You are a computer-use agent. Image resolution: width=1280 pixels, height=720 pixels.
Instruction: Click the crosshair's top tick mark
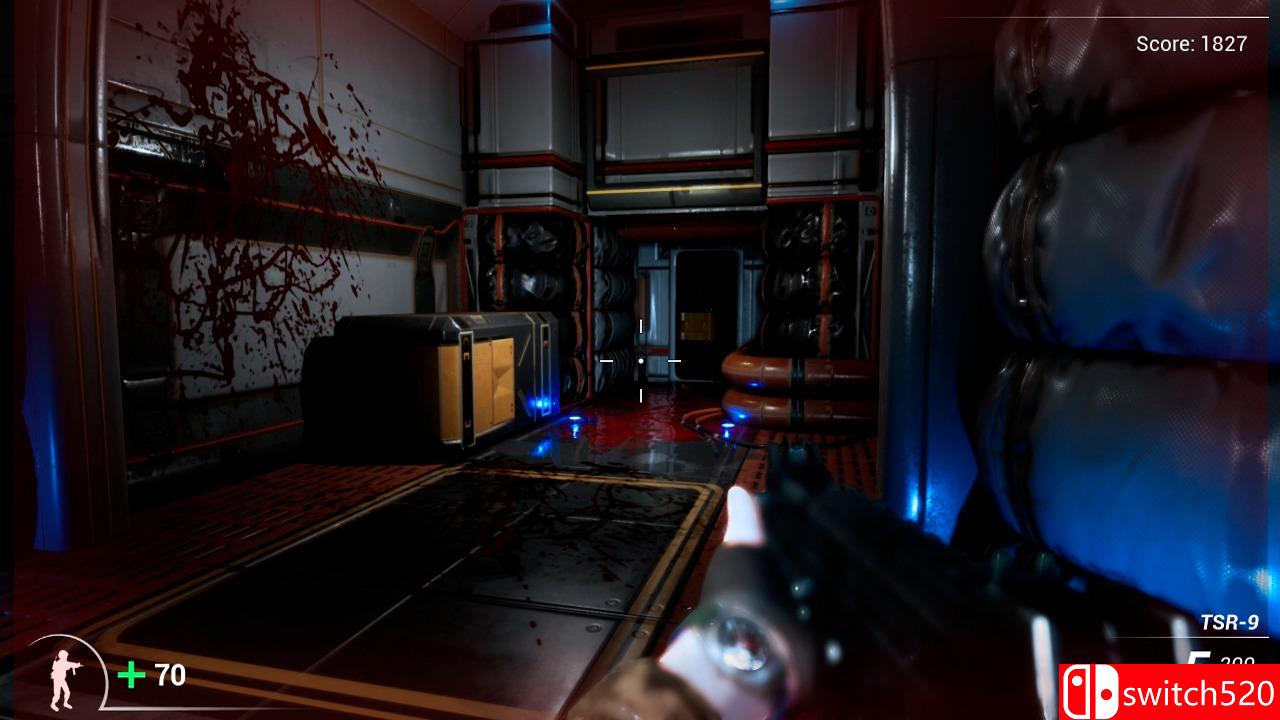point(640,325)
